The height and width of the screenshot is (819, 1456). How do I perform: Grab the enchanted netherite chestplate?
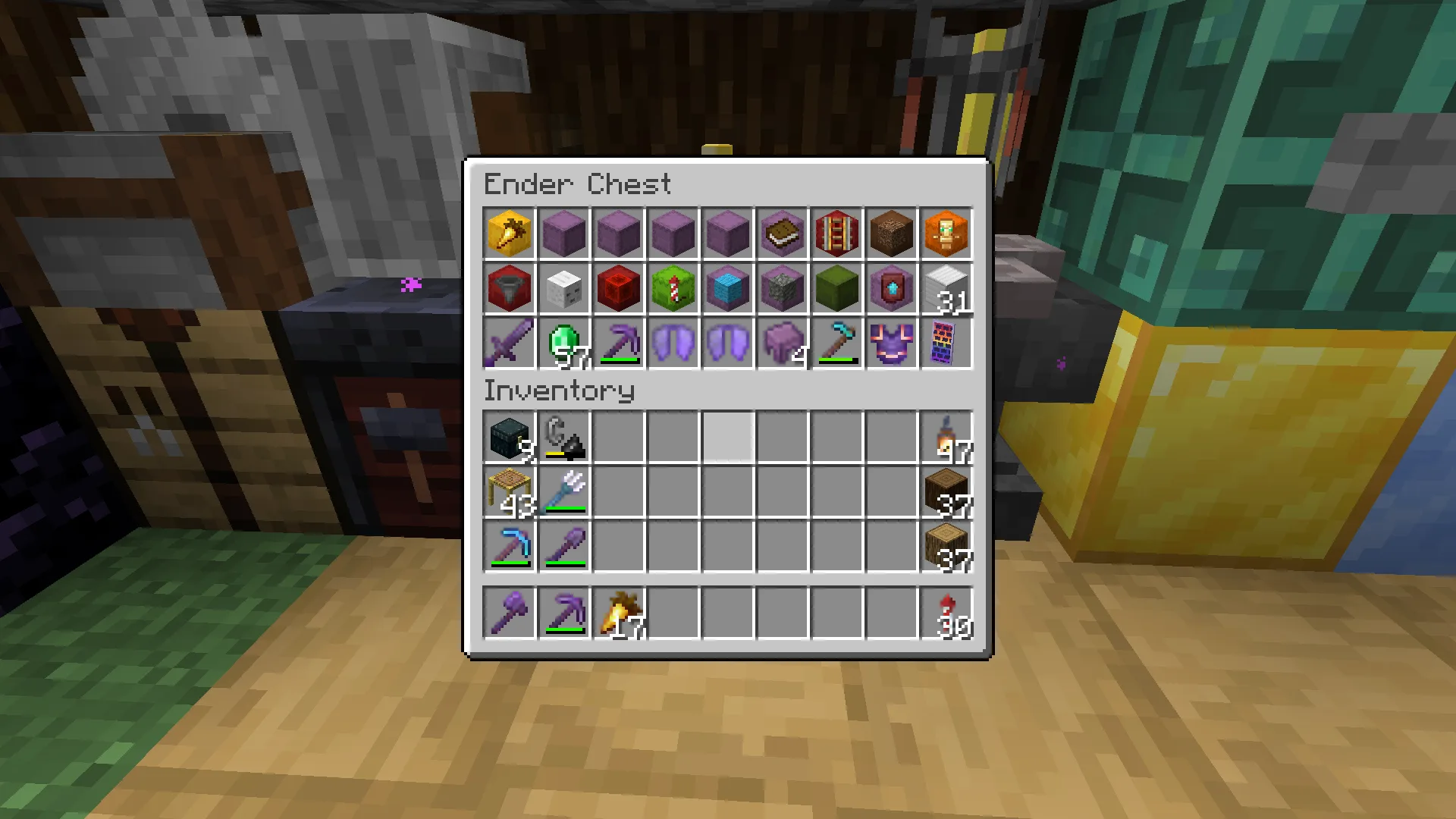[891, 344]
